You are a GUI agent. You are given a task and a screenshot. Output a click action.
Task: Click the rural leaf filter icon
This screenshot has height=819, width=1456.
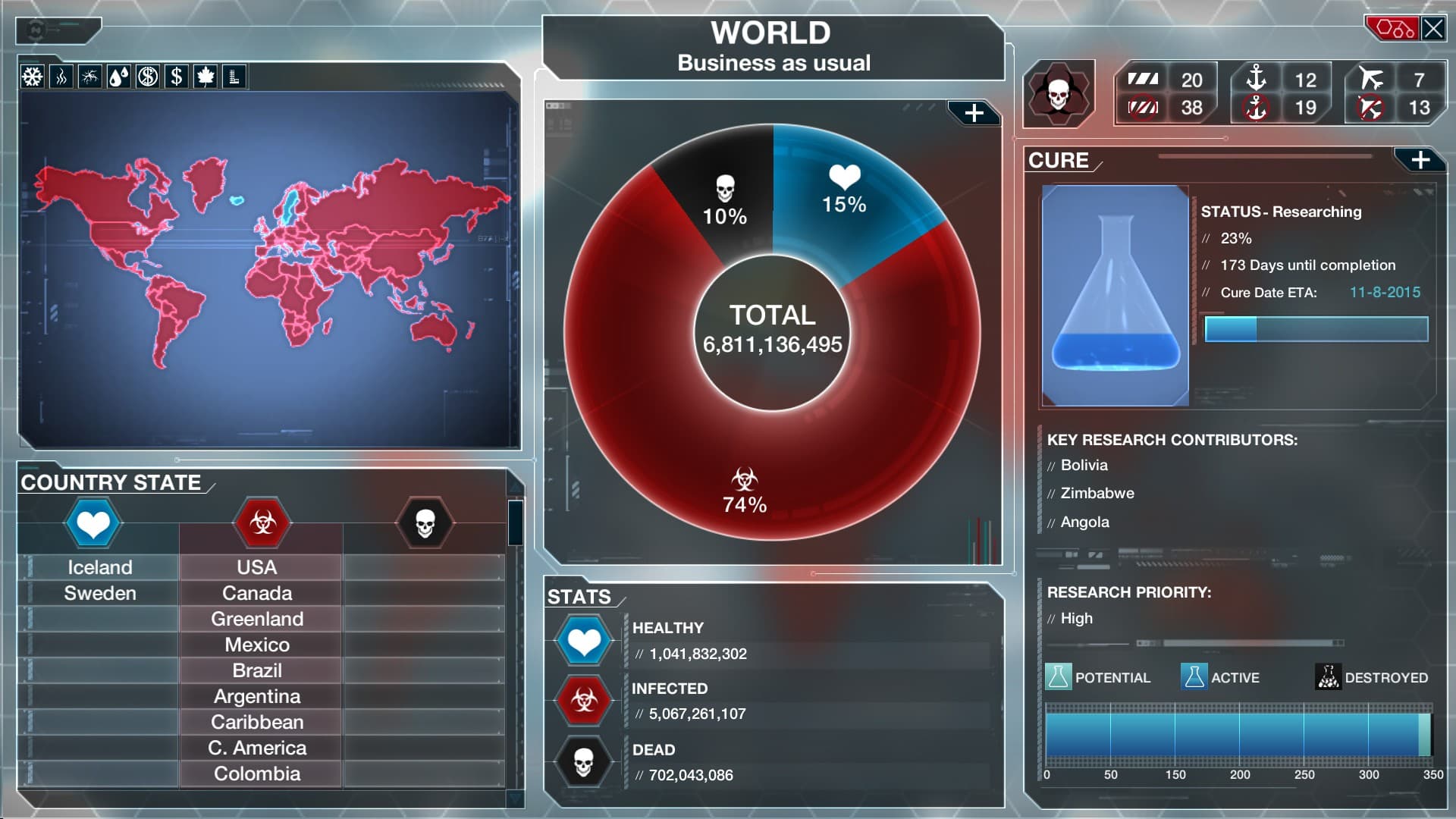206,77
